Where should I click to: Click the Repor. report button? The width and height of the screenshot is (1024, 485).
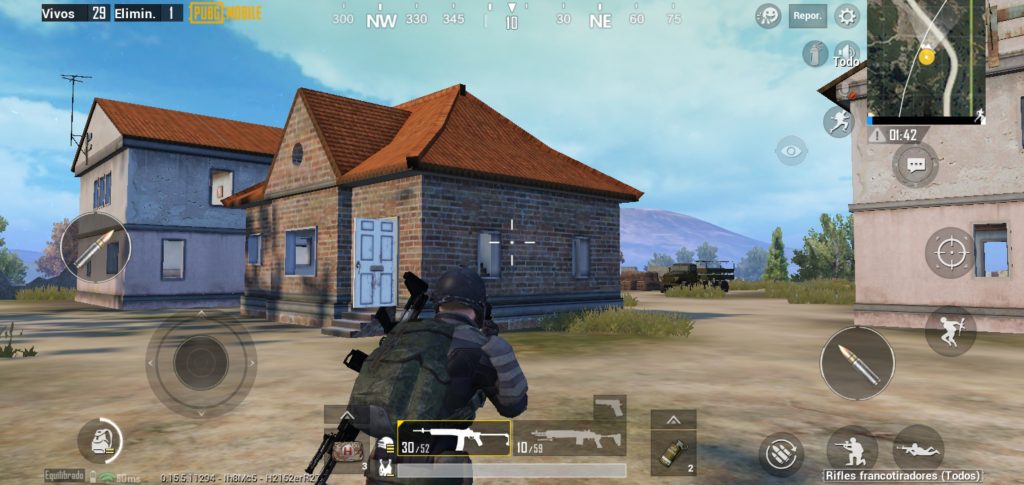click(x=807, y=16)
